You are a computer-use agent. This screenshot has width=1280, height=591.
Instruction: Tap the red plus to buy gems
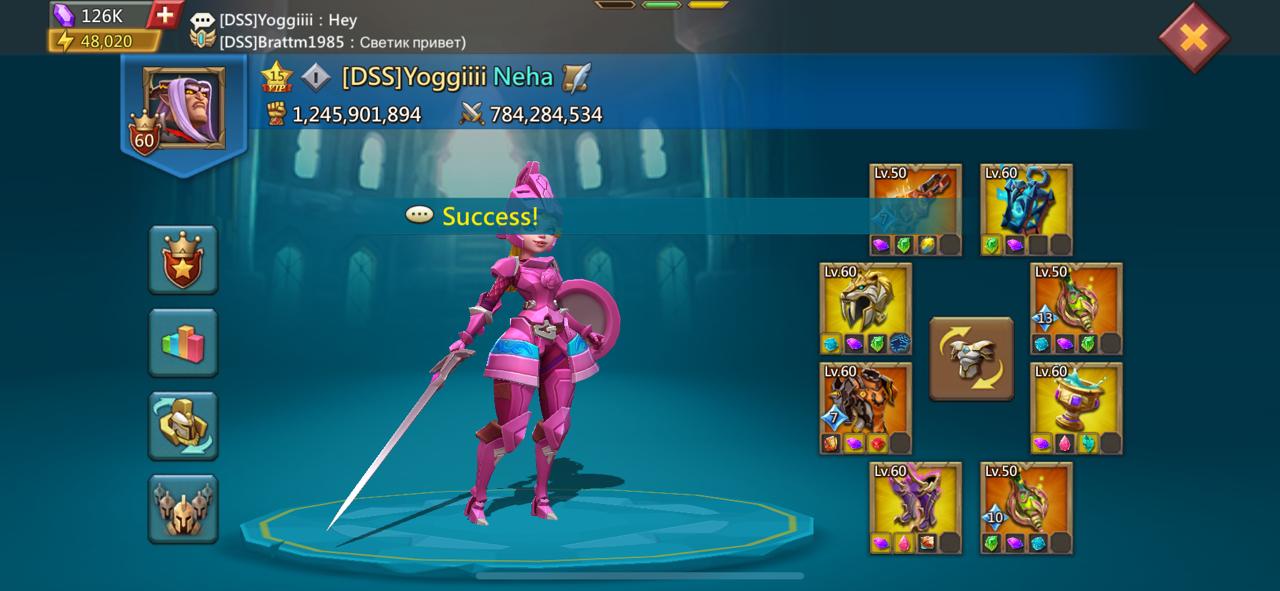coord(166,15)
